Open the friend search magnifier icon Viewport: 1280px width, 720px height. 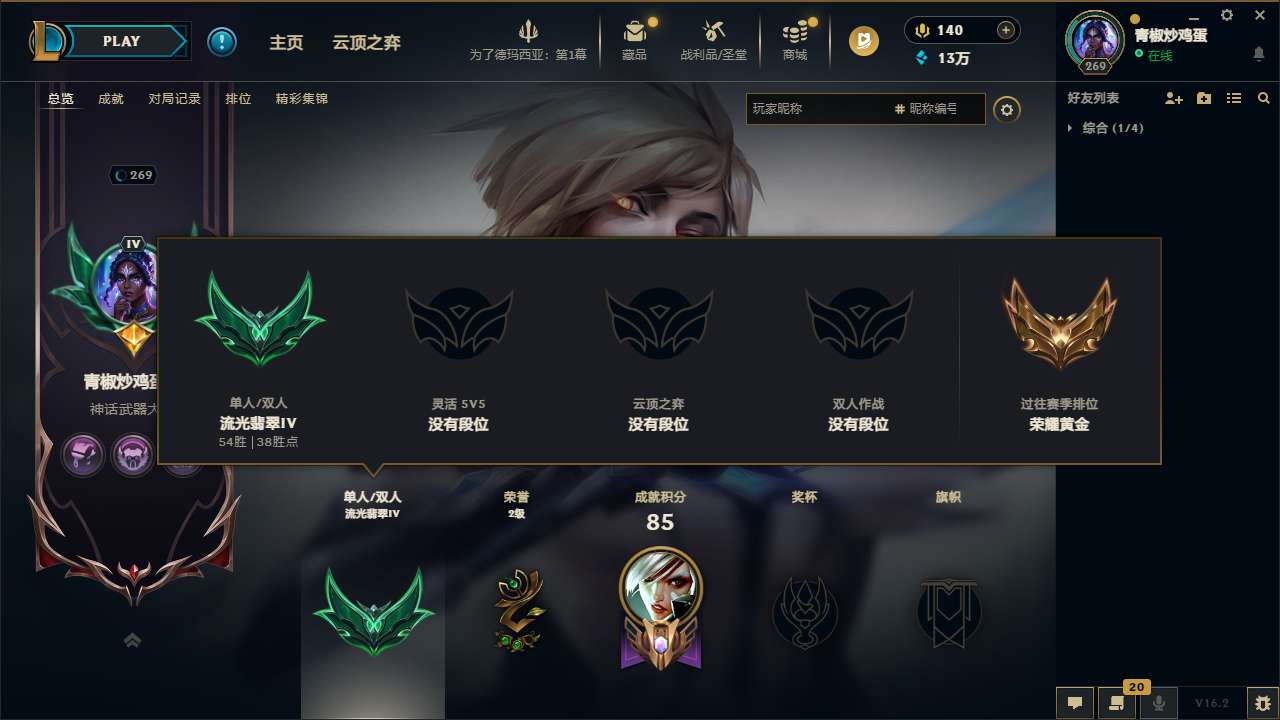(1263, 98)
